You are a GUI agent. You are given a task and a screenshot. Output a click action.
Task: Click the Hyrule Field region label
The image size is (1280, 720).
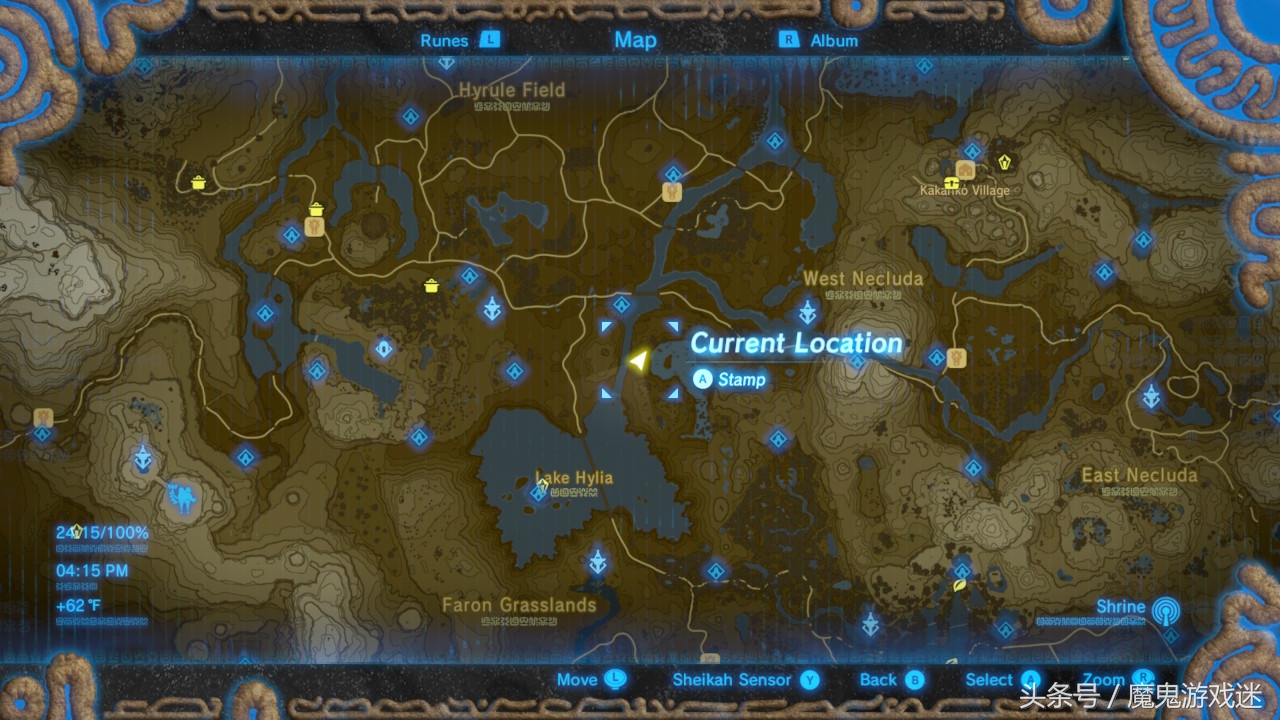512,90
